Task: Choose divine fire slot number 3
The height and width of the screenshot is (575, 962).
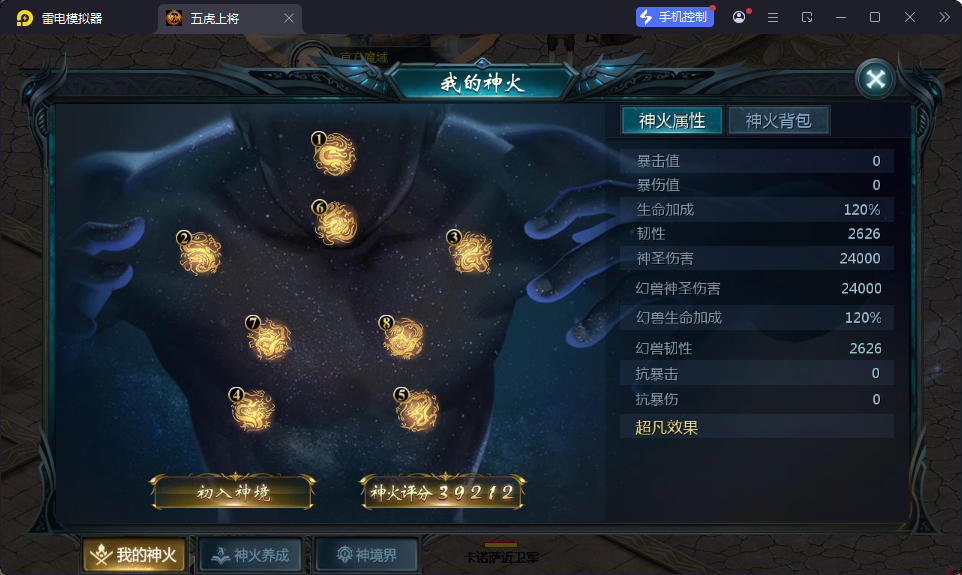Action: [x=470, y=253]
